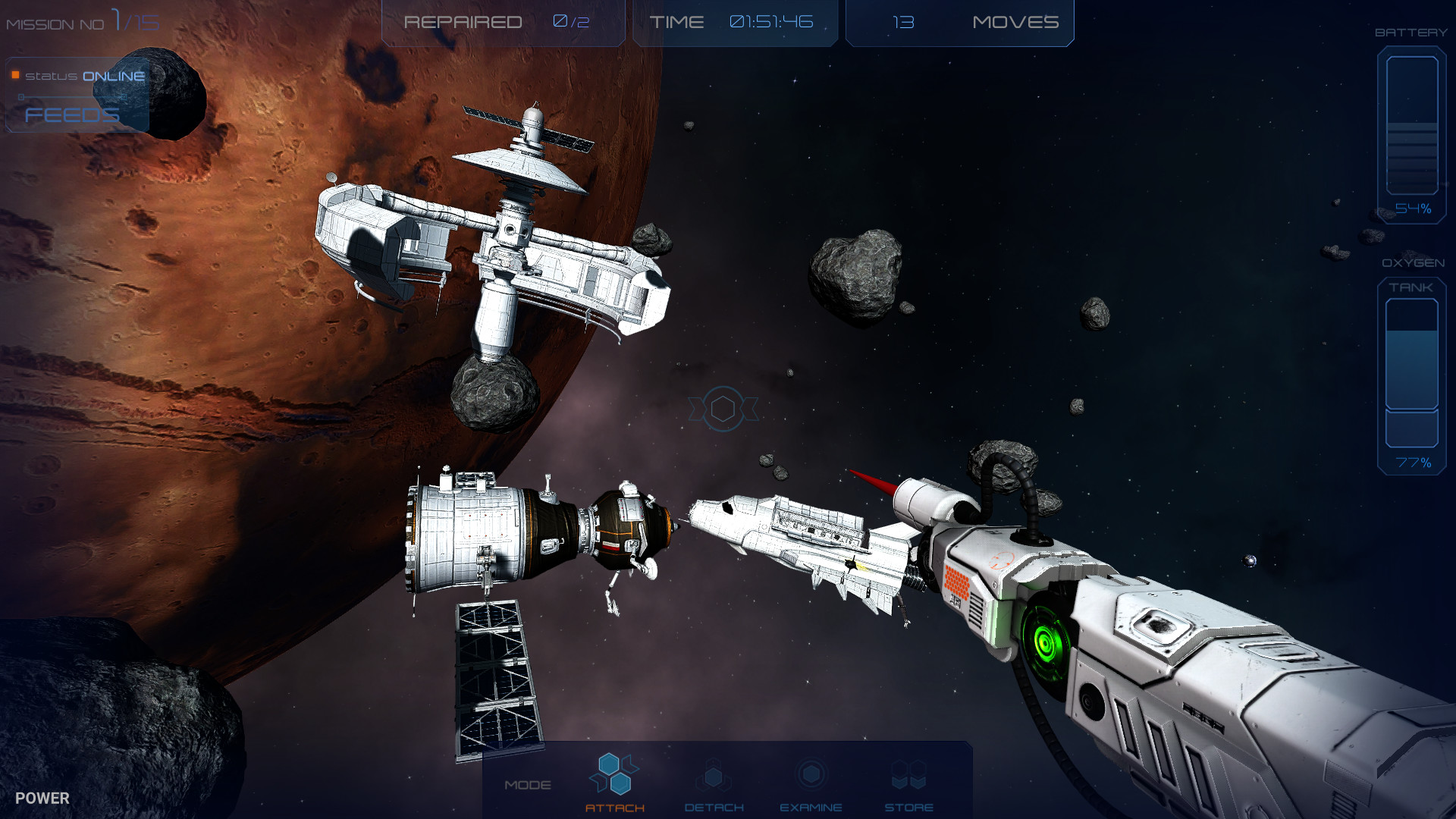Toggle the orange status indicator square

14,74
